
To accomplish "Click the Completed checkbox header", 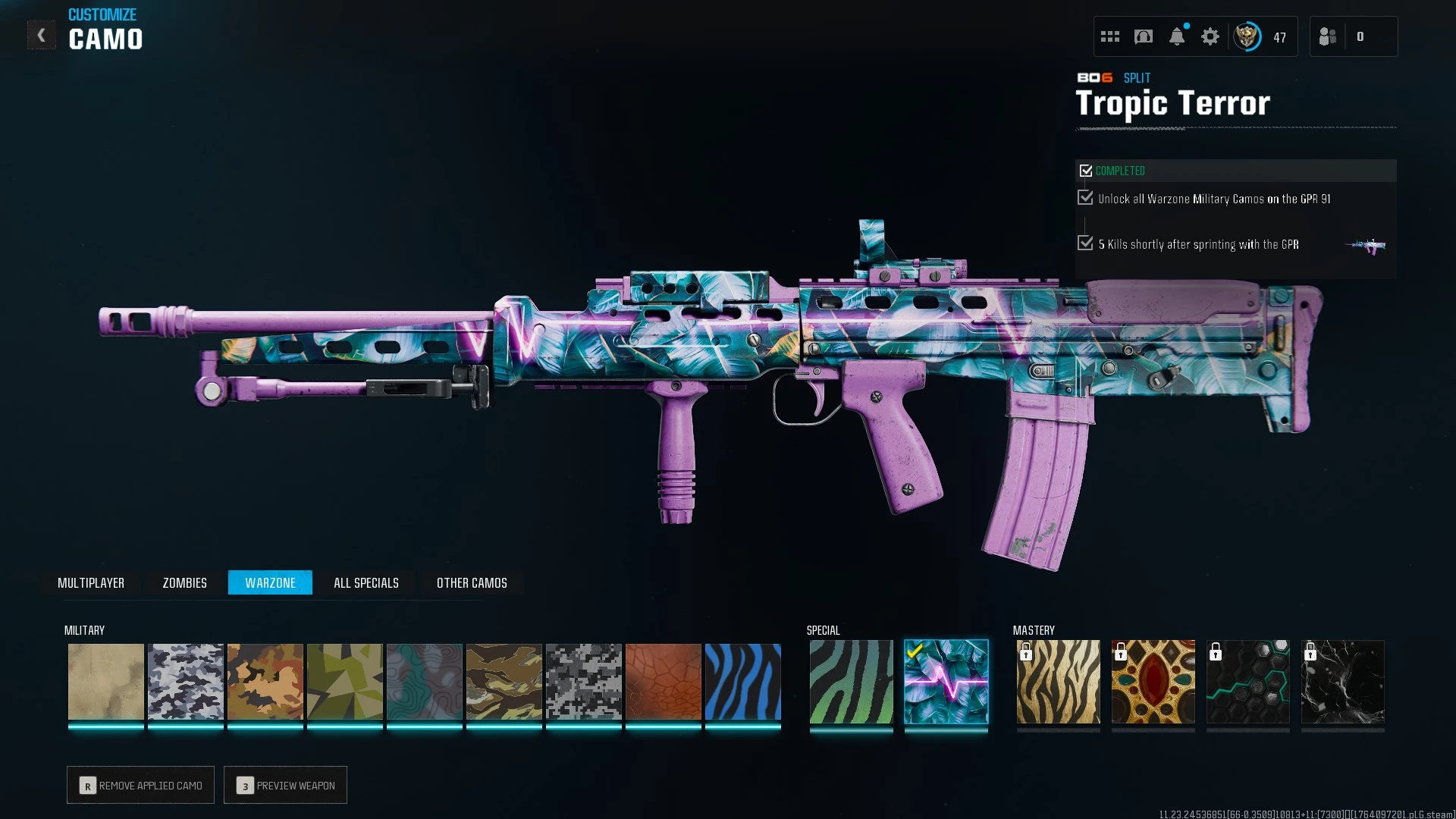I will tap(1087, 170).
